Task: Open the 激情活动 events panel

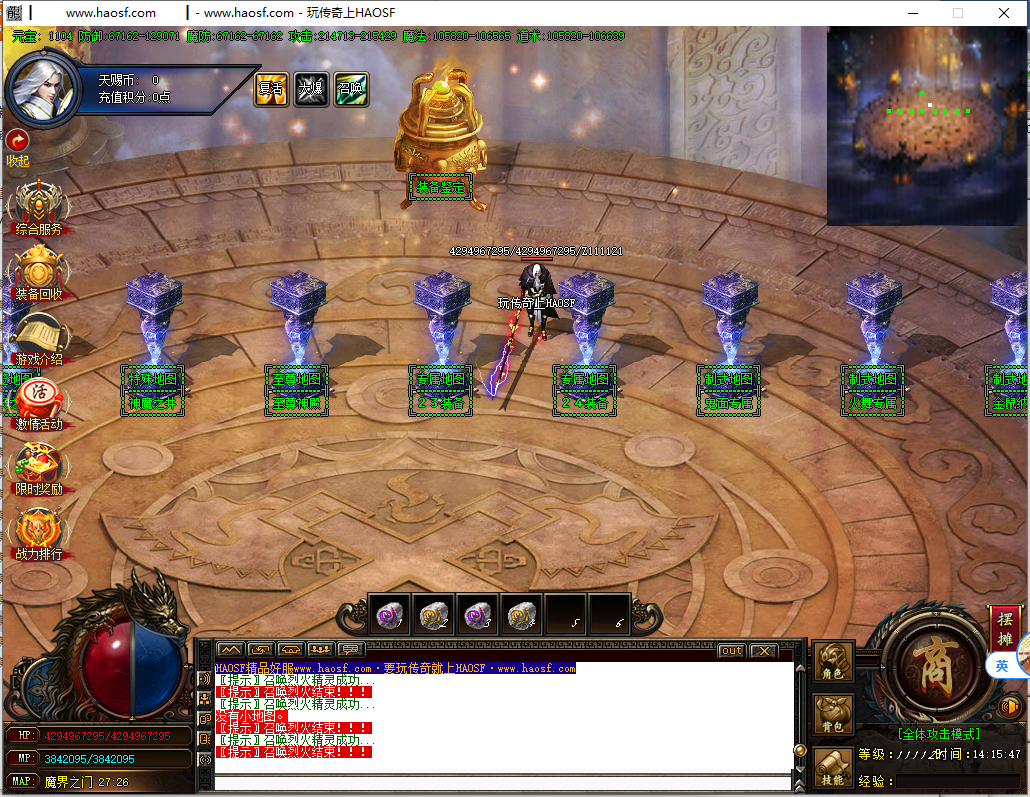Action: (38, 402)
